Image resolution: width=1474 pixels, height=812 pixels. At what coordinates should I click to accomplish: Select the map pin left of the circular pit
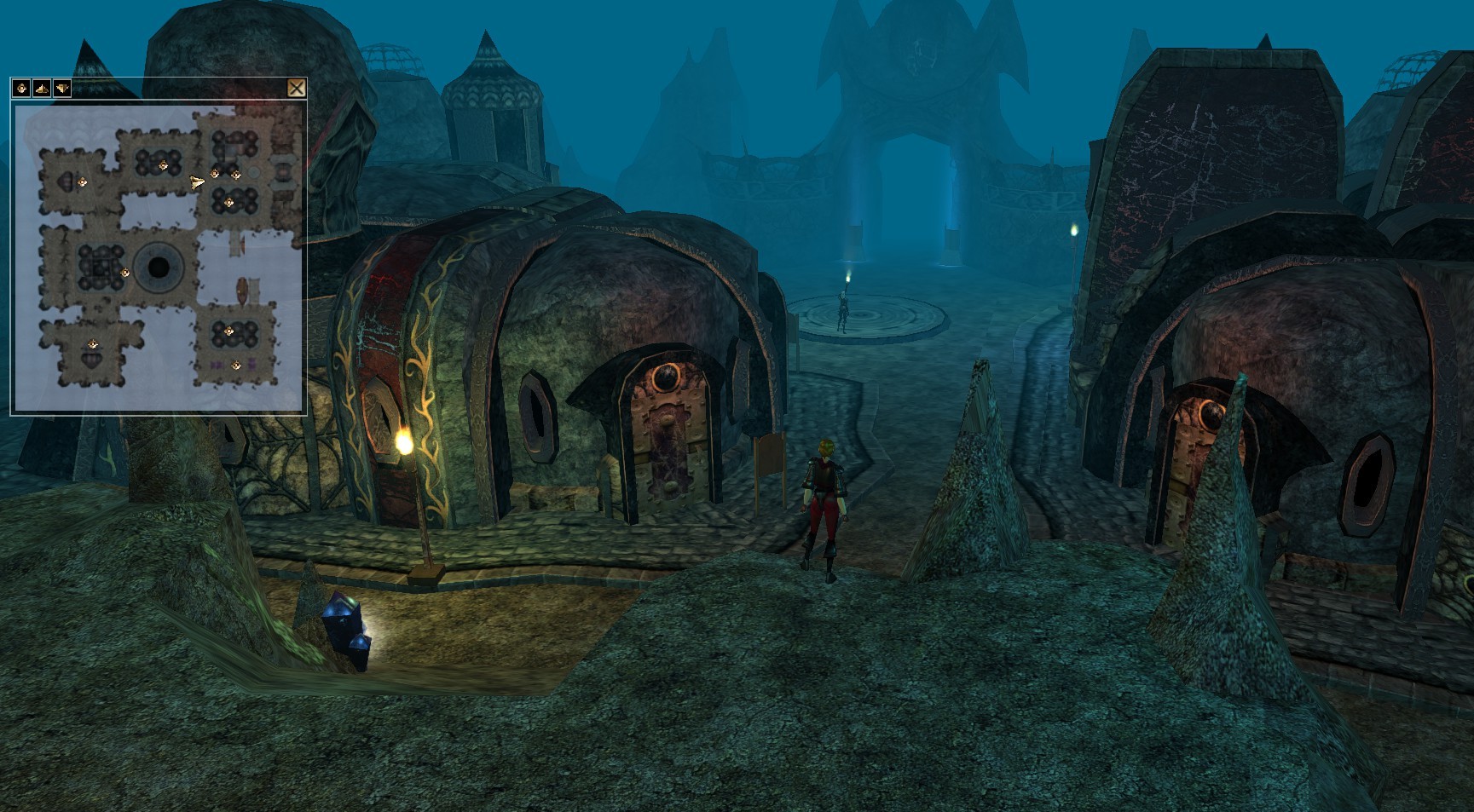(125, 274)
